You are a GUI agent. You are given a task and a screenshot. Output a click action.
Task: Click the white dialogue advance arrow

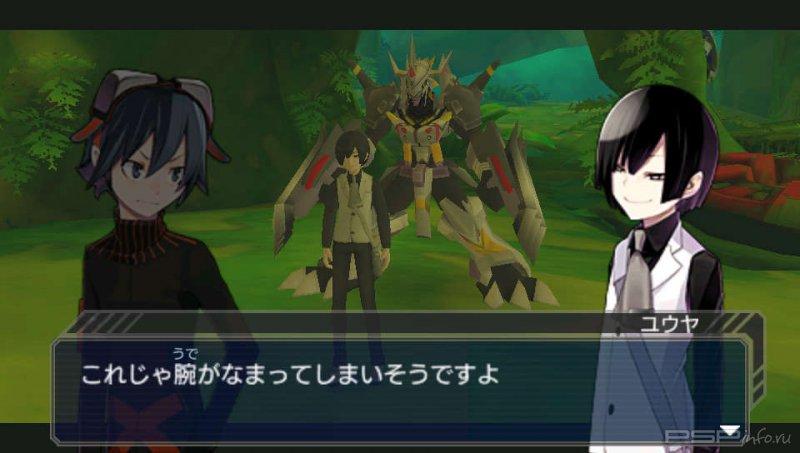(x=731, y=430)
